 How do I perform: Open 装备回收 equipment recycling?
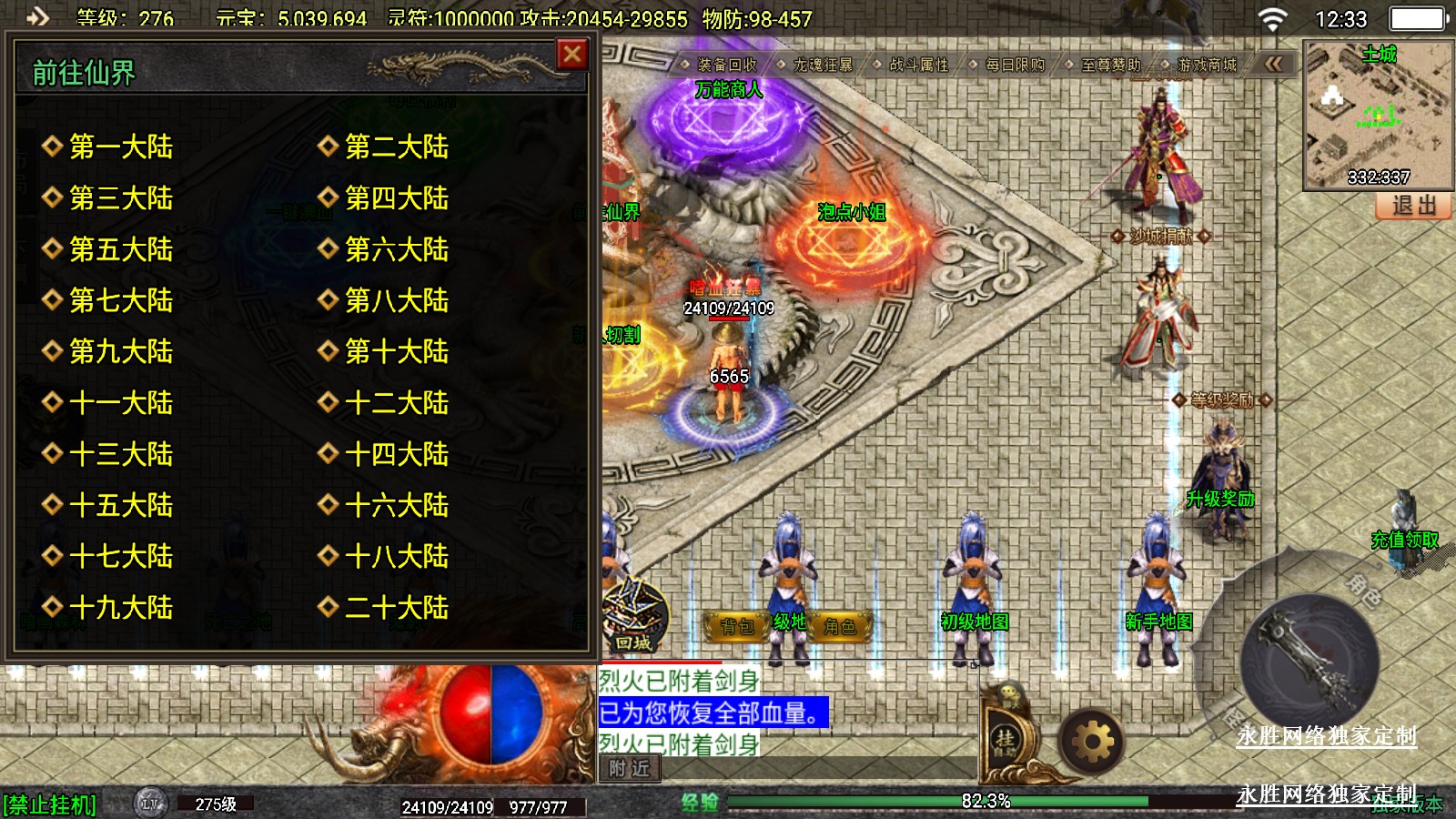[726, 65]
